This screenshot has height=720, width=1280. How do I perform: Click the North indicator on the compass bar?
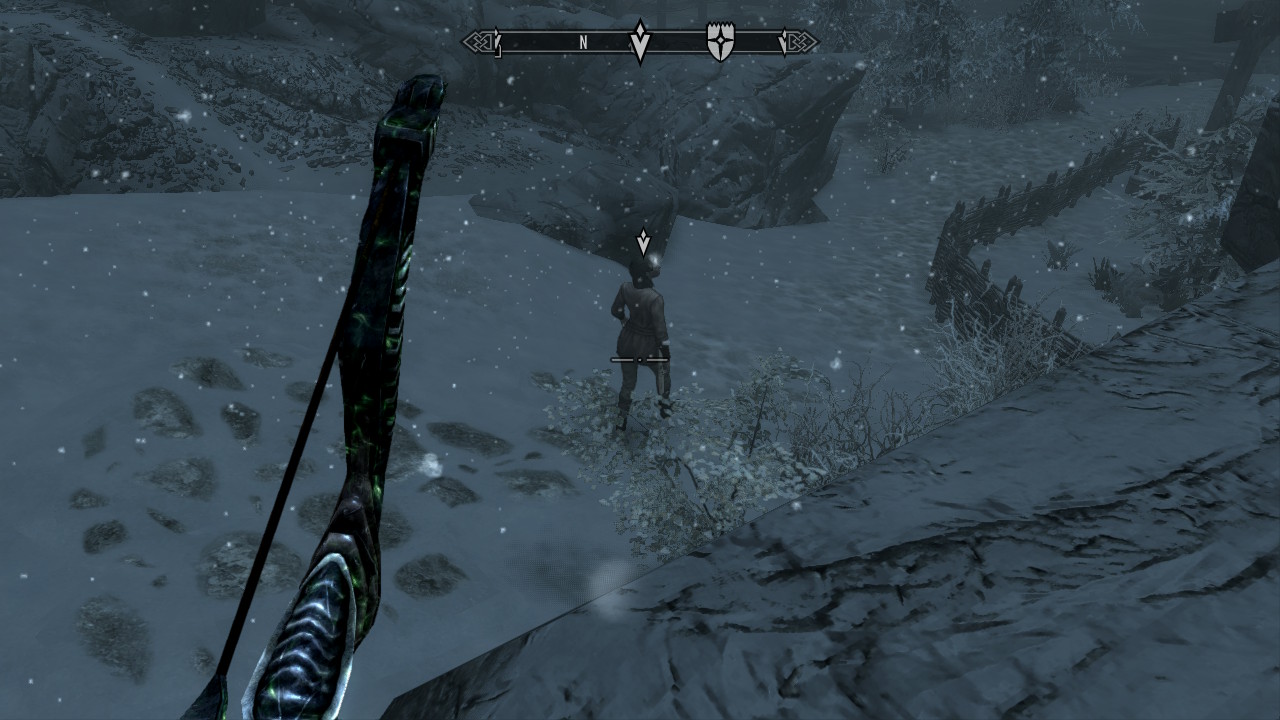point(583,42)
